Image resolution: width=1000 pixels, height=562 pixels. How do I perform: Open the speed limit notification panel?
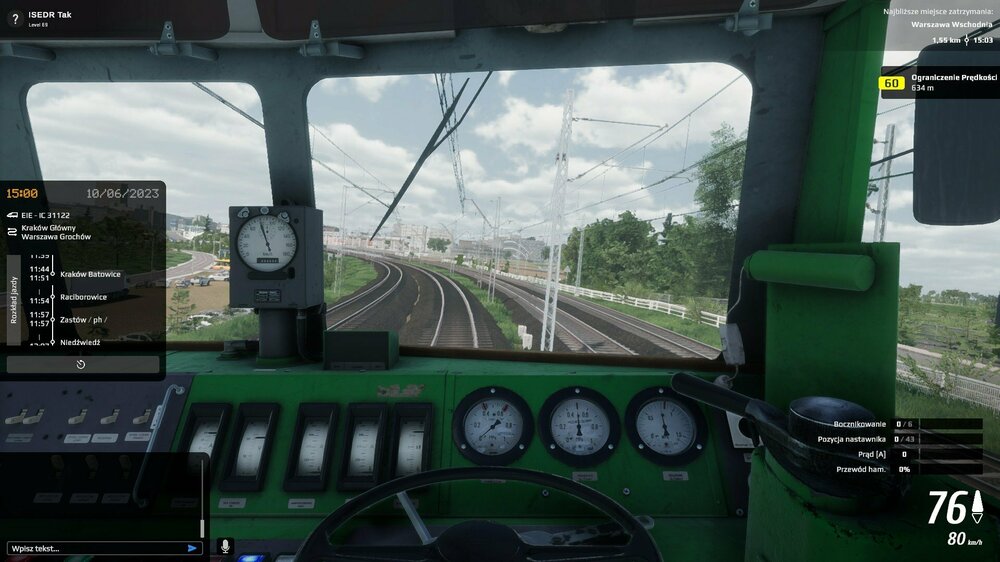(940, 82)
